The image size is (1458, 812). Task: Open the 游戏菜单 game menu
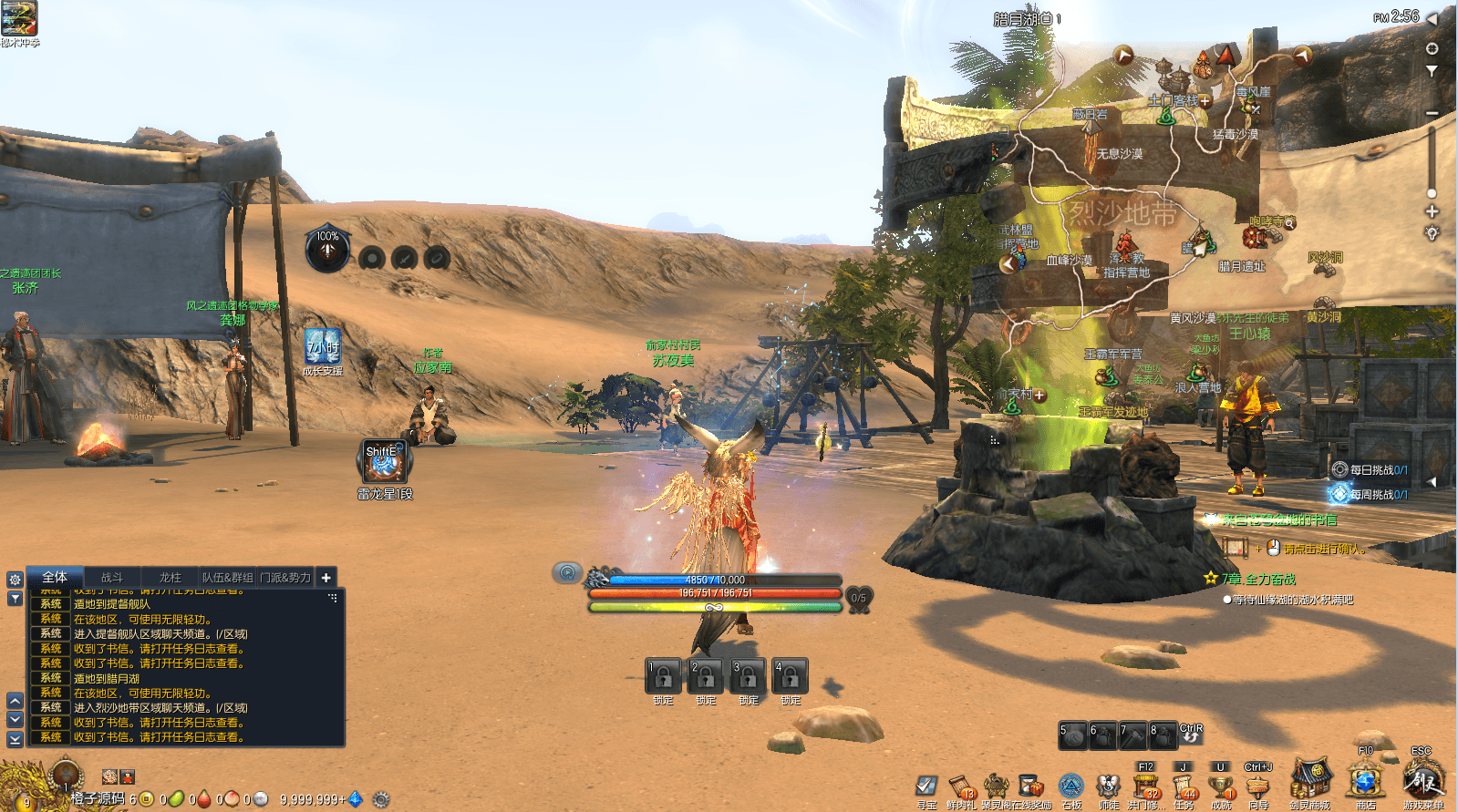click(1422, 781)
